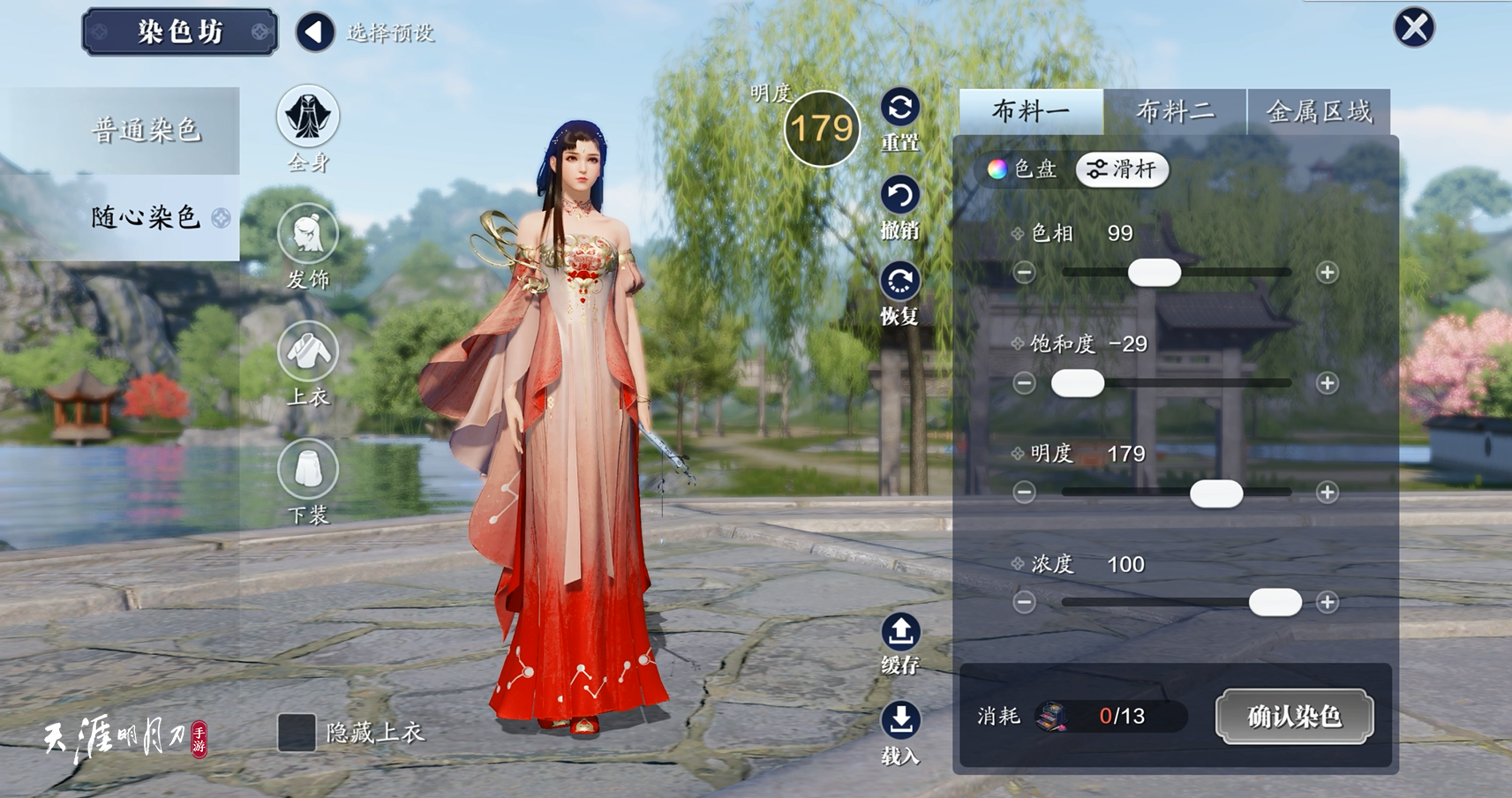Close the dye workshop with the X

(x=1414, y=27)
